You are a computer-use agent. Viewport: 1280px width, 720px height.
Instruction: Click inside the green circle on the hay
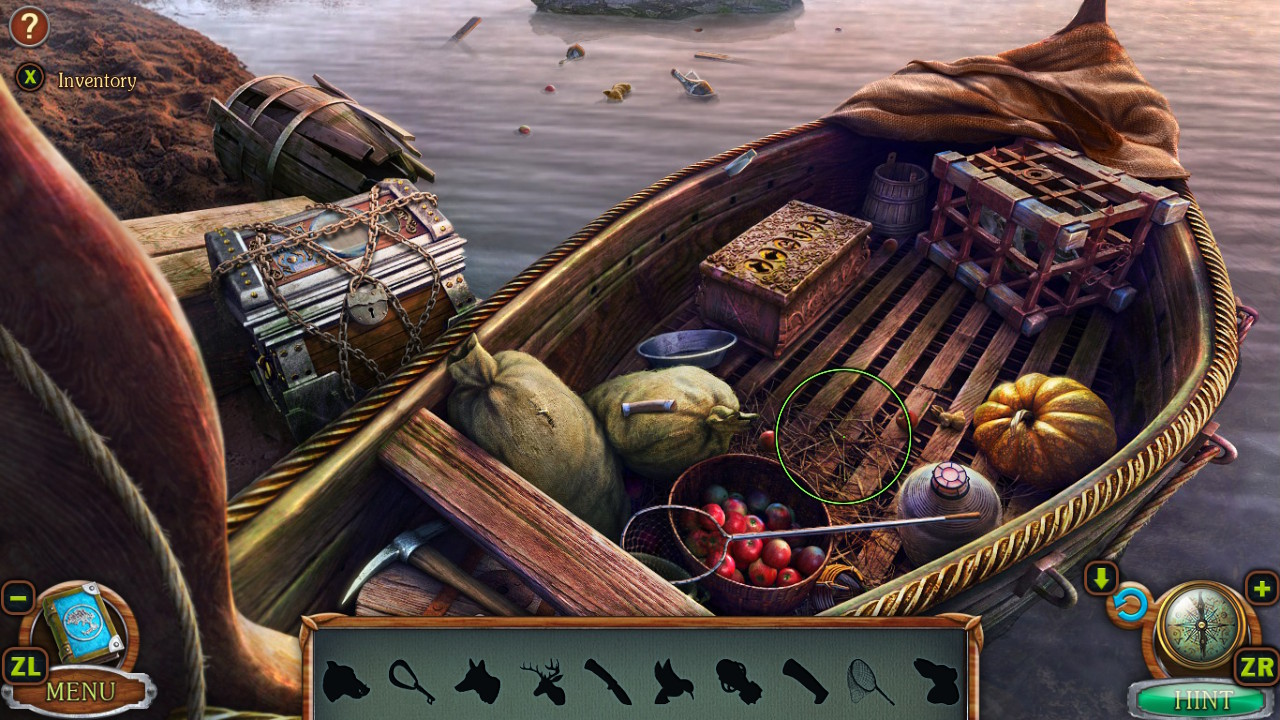click(x=845, y=437)
